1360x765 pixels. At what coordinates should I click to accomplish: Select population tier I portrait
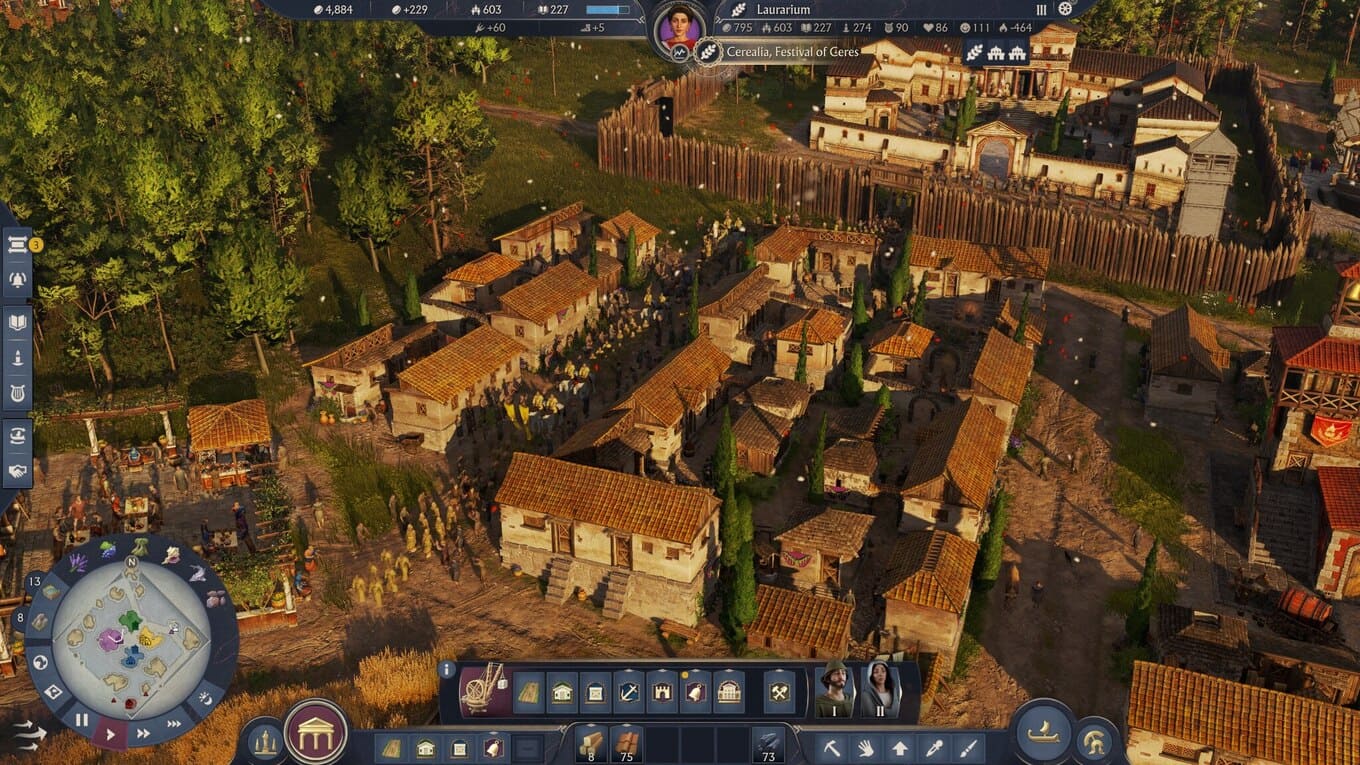pos(834,689)
